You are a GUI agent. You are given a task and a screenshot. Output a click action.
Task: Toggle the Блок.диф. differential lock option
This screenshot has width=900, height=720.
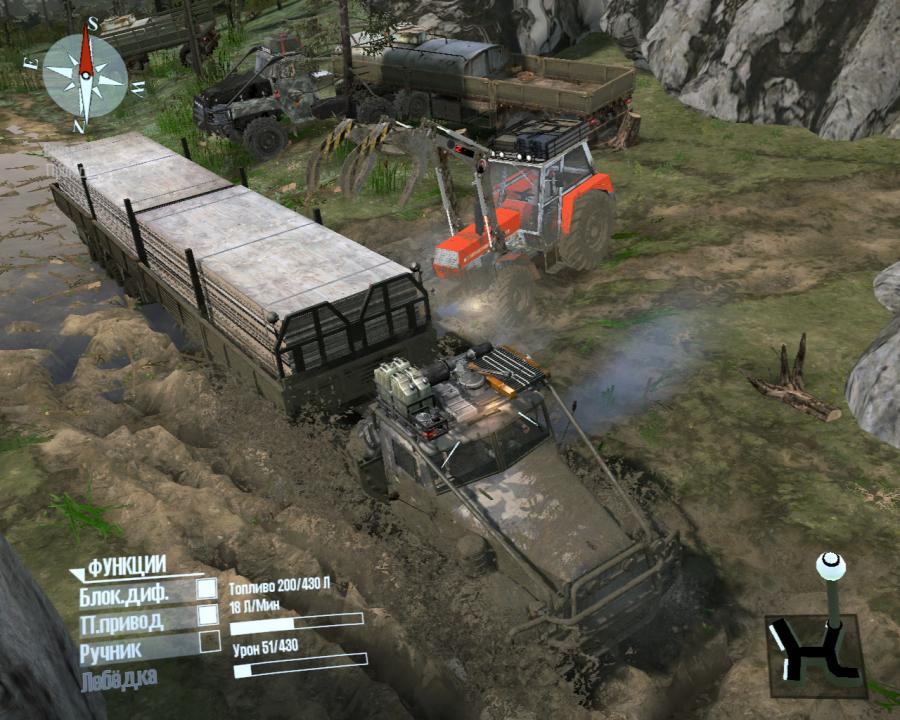(206, 589)
